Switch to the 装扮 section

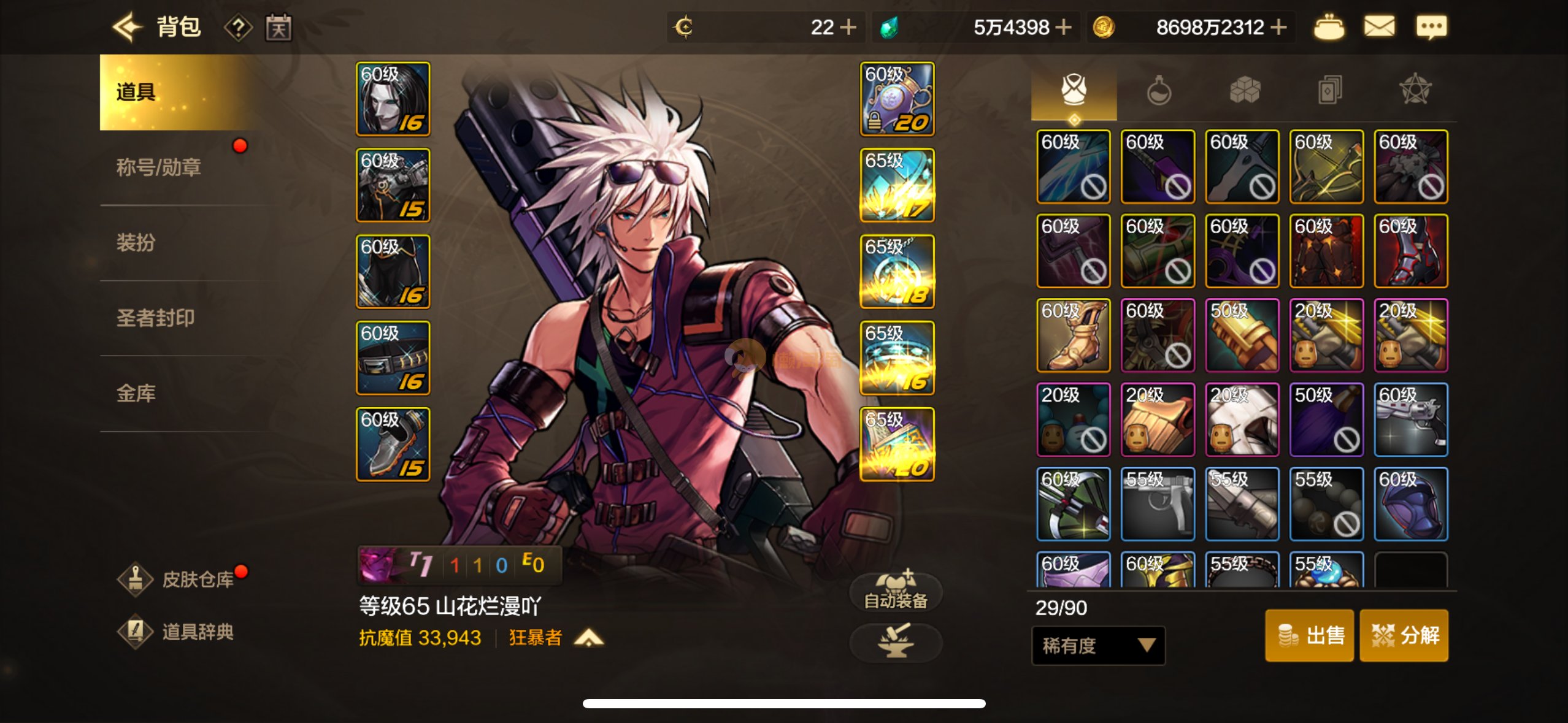pyautogui.click(x=136, y=242)
